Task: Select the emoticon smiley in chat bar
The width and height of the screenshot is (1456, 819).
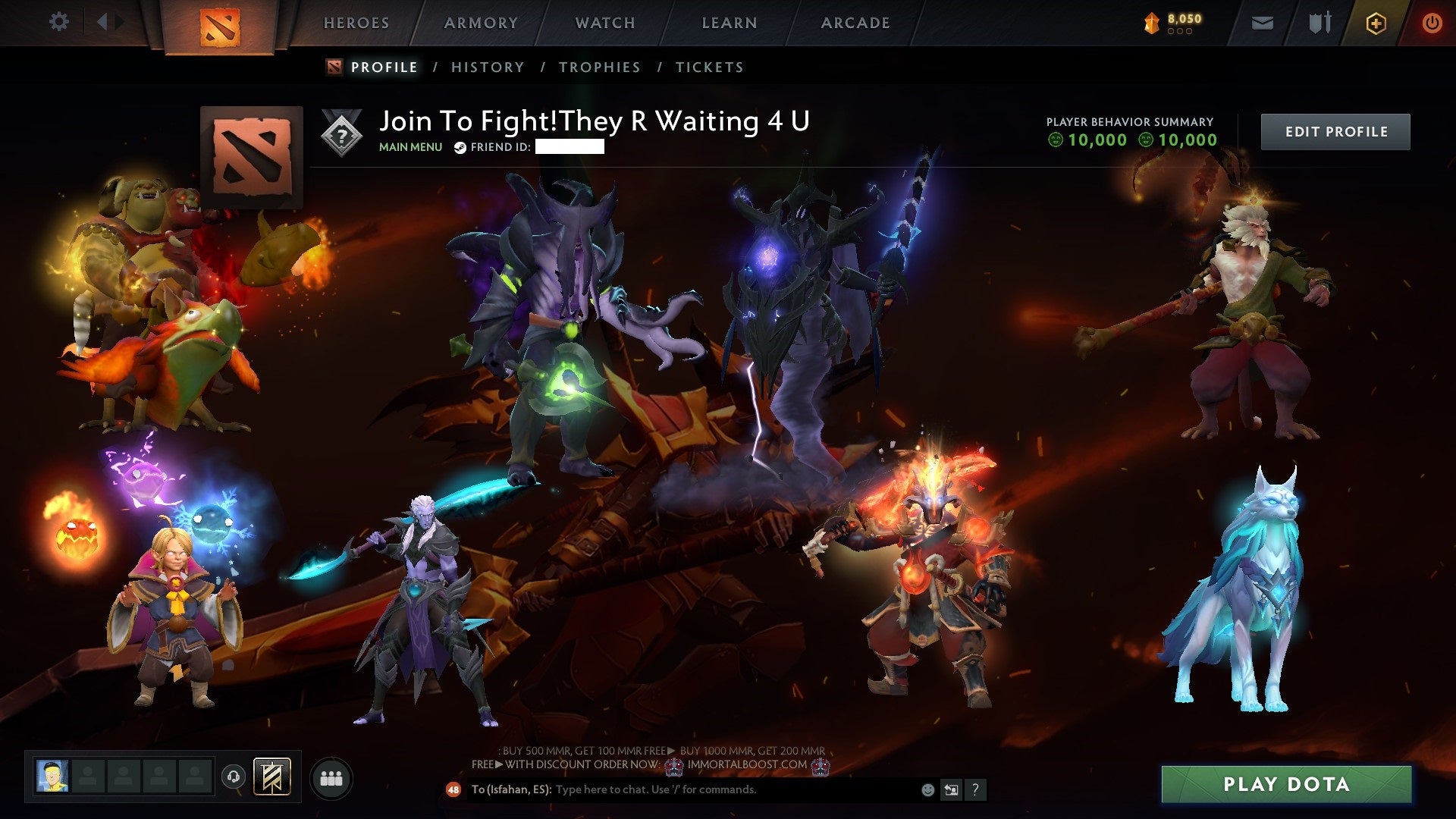Action: coord(927,789)
